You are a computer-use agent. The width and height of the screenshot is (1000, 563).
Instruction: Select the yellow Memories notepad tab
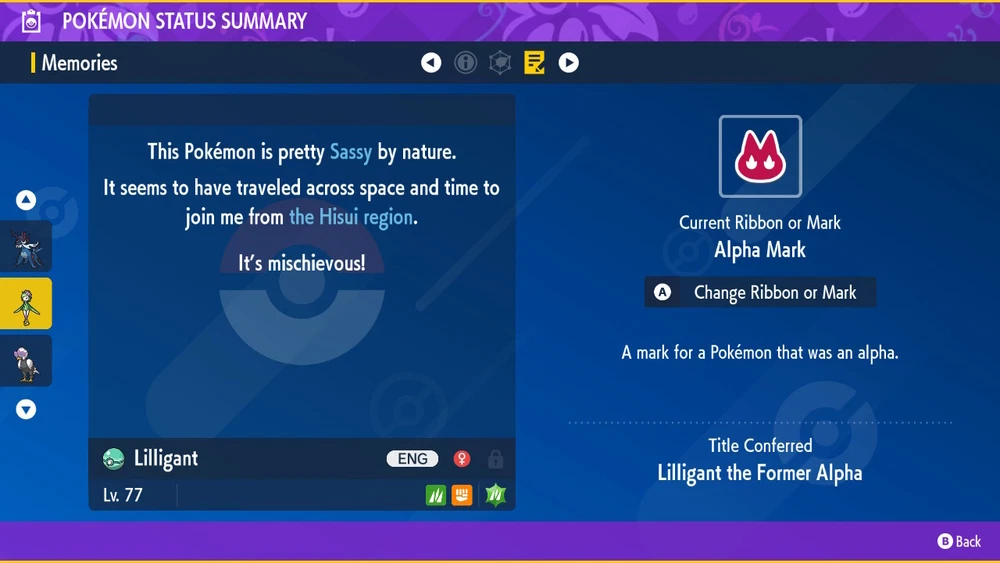coord(534,63)
